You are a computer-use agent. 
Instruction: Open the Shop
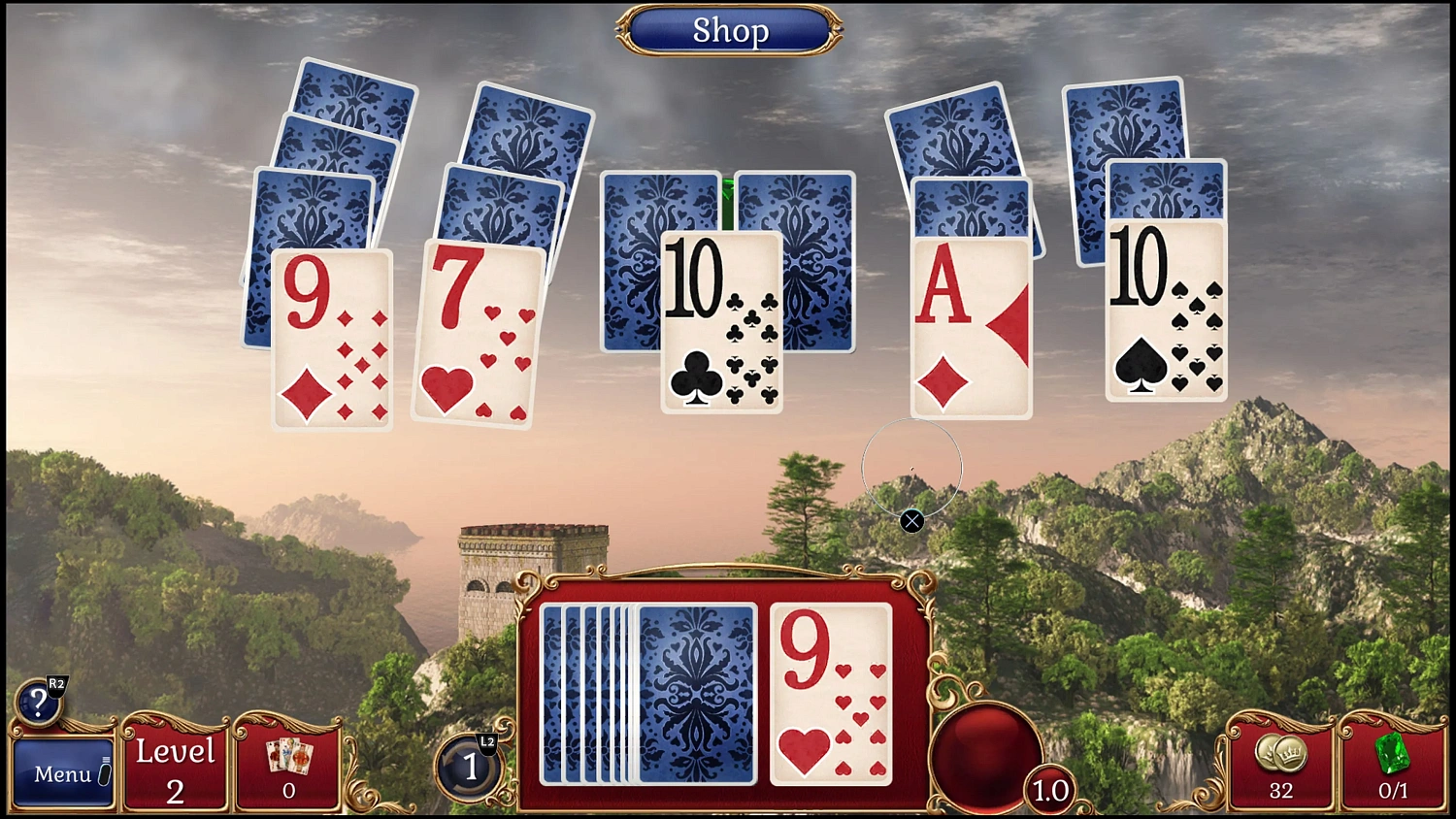730,30
